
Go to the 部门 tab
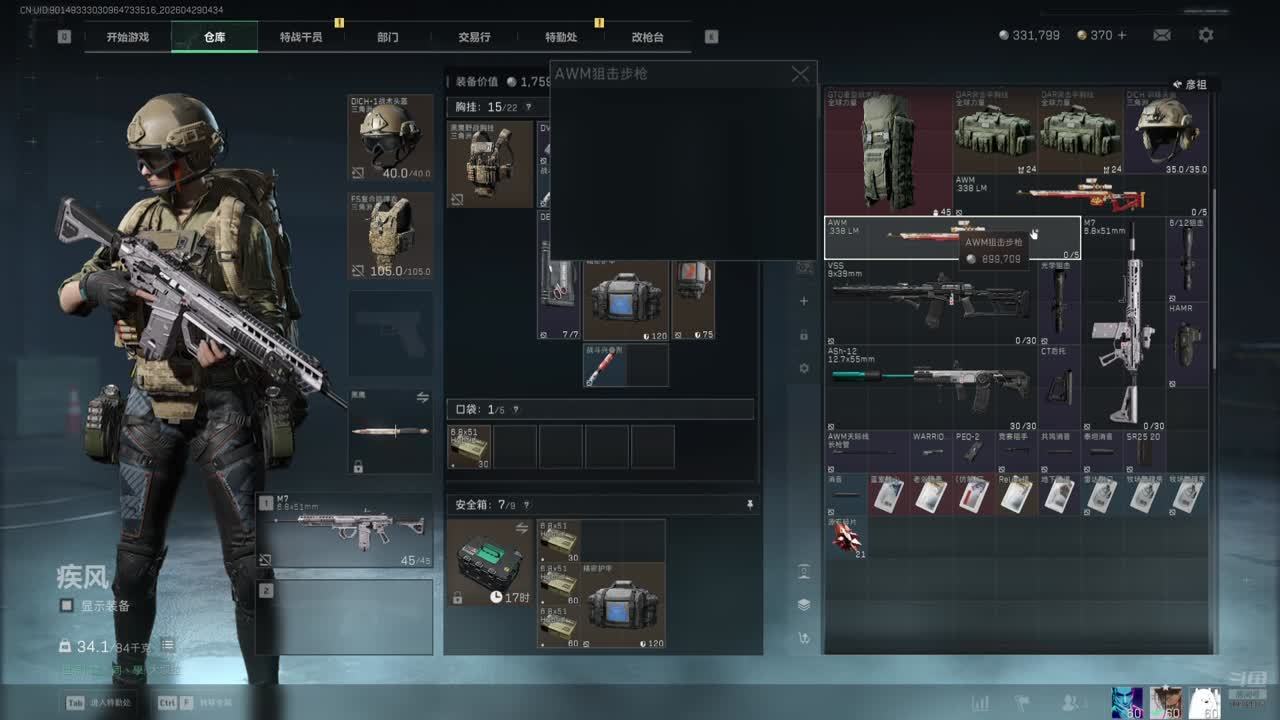pyautogui.click(x=388, y=37)
